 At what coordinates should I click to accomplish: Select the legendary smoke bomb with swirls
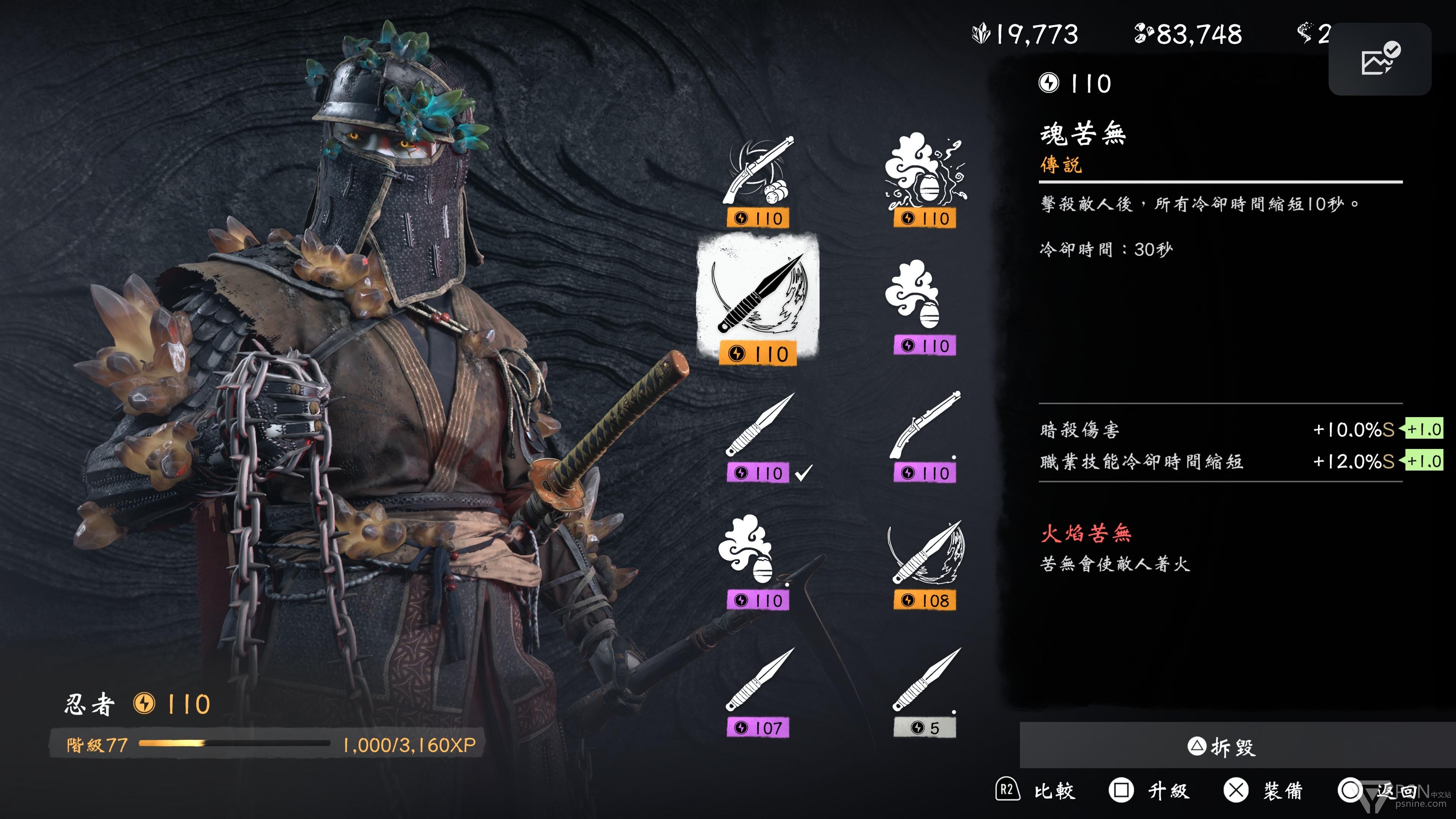point(925,181)
